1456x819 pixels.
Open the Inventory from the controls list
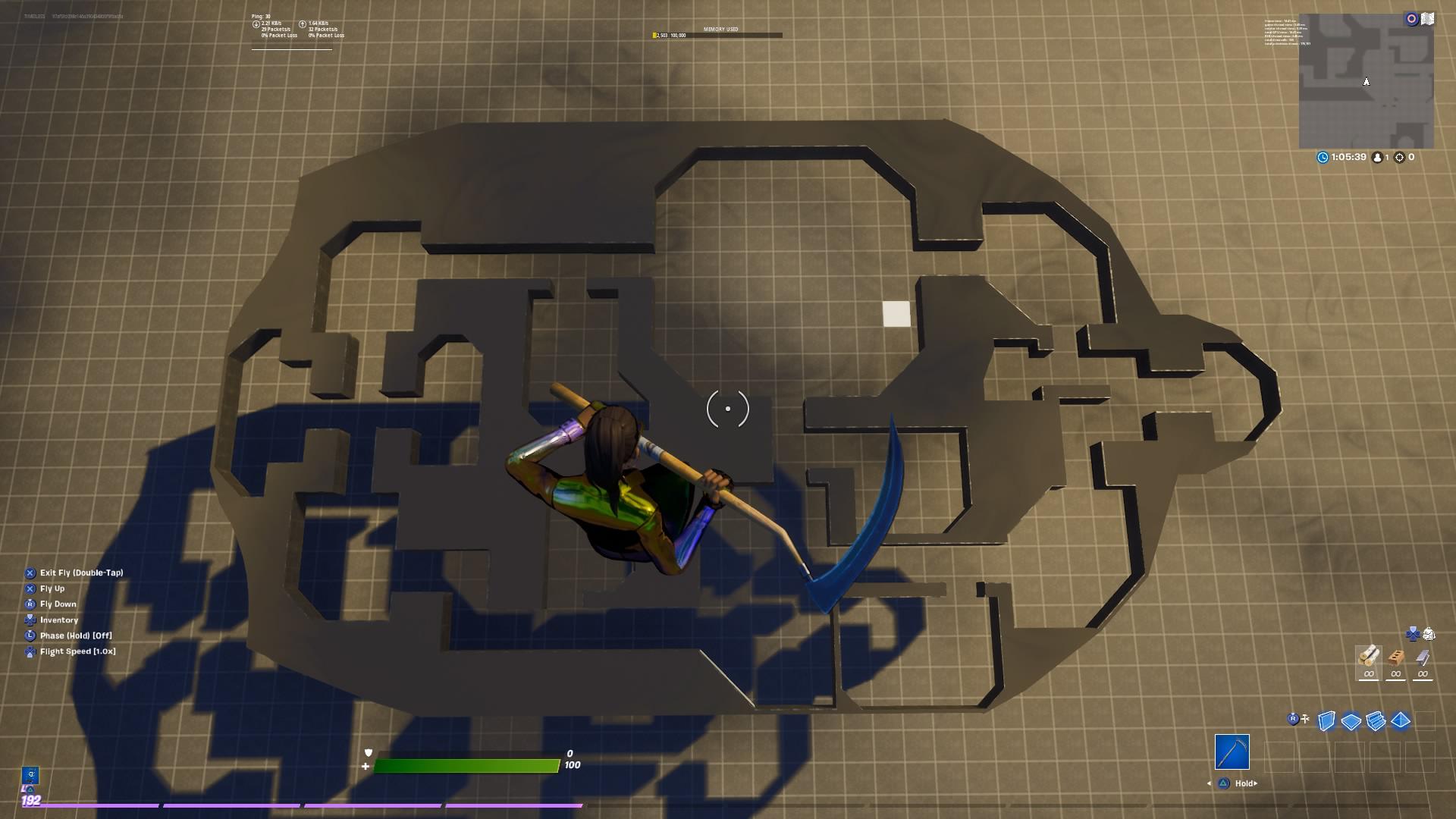coord(59,620)
